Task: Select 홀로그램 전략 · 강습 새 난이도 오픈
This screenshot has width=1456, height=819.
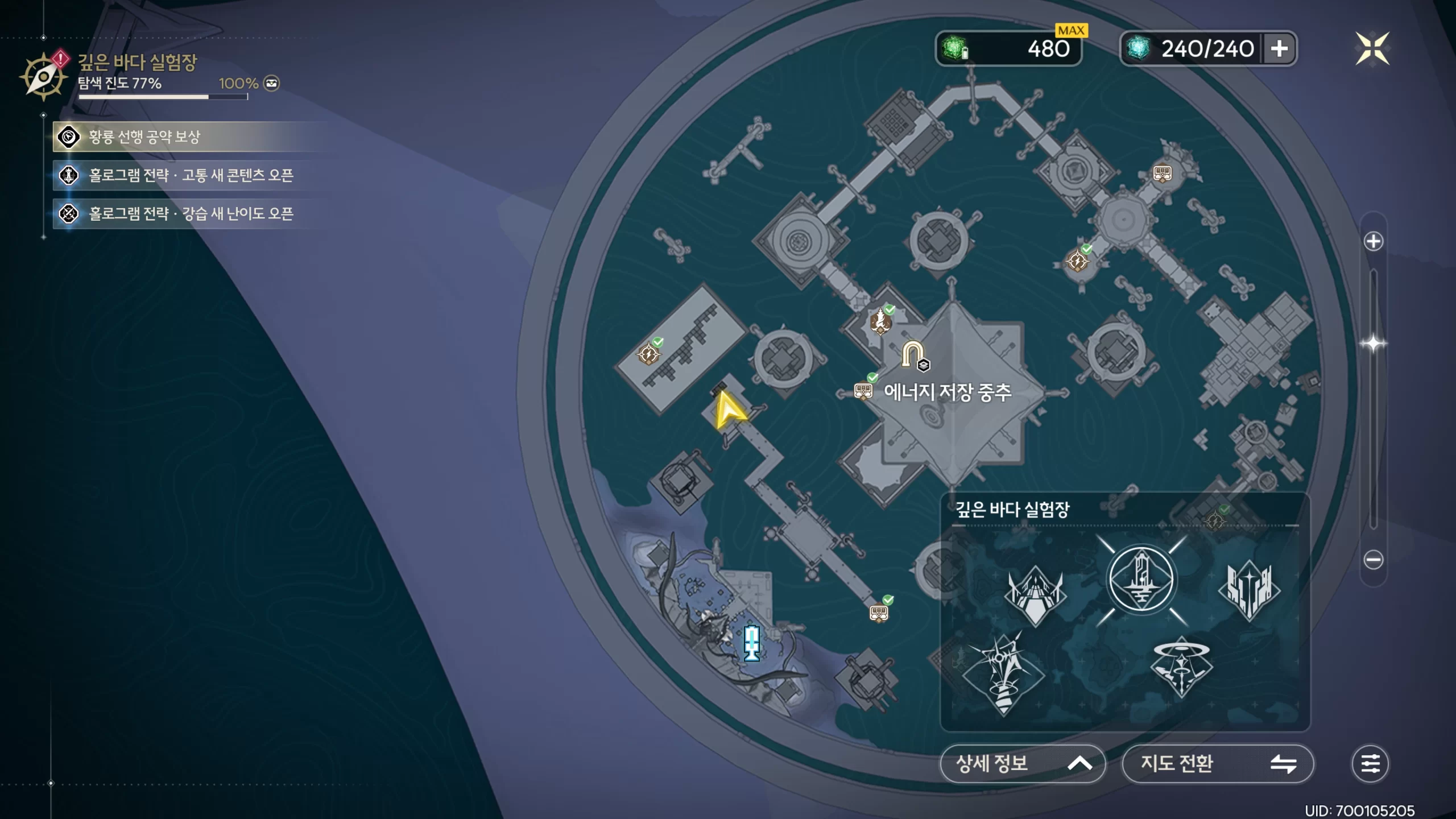Action: point(191,214)
